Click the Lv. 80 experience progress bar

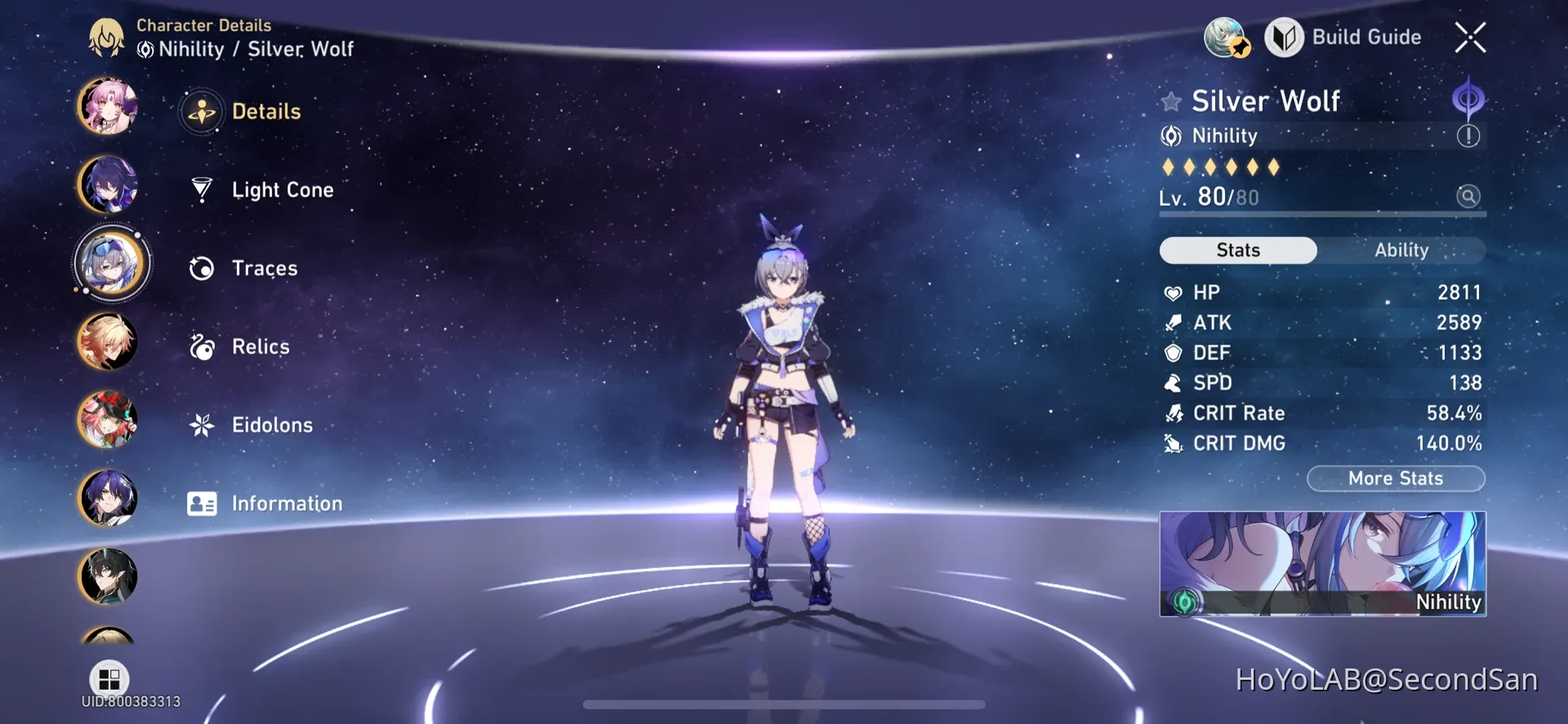tap(1321, 215)
